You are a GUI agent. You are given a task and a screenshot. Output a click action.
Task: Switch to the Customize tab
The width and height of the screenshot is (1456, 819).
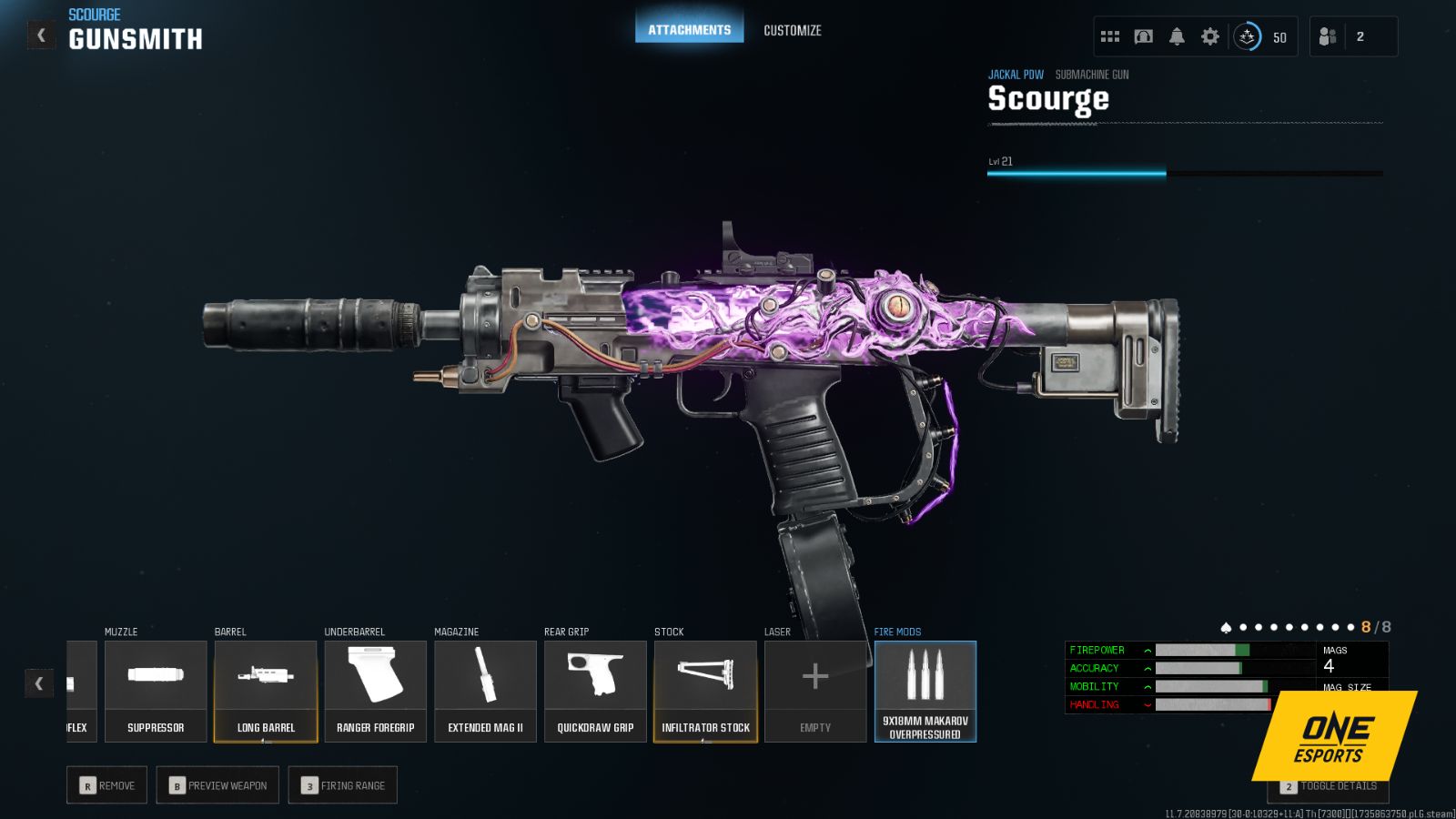click(x=793, y=30)
